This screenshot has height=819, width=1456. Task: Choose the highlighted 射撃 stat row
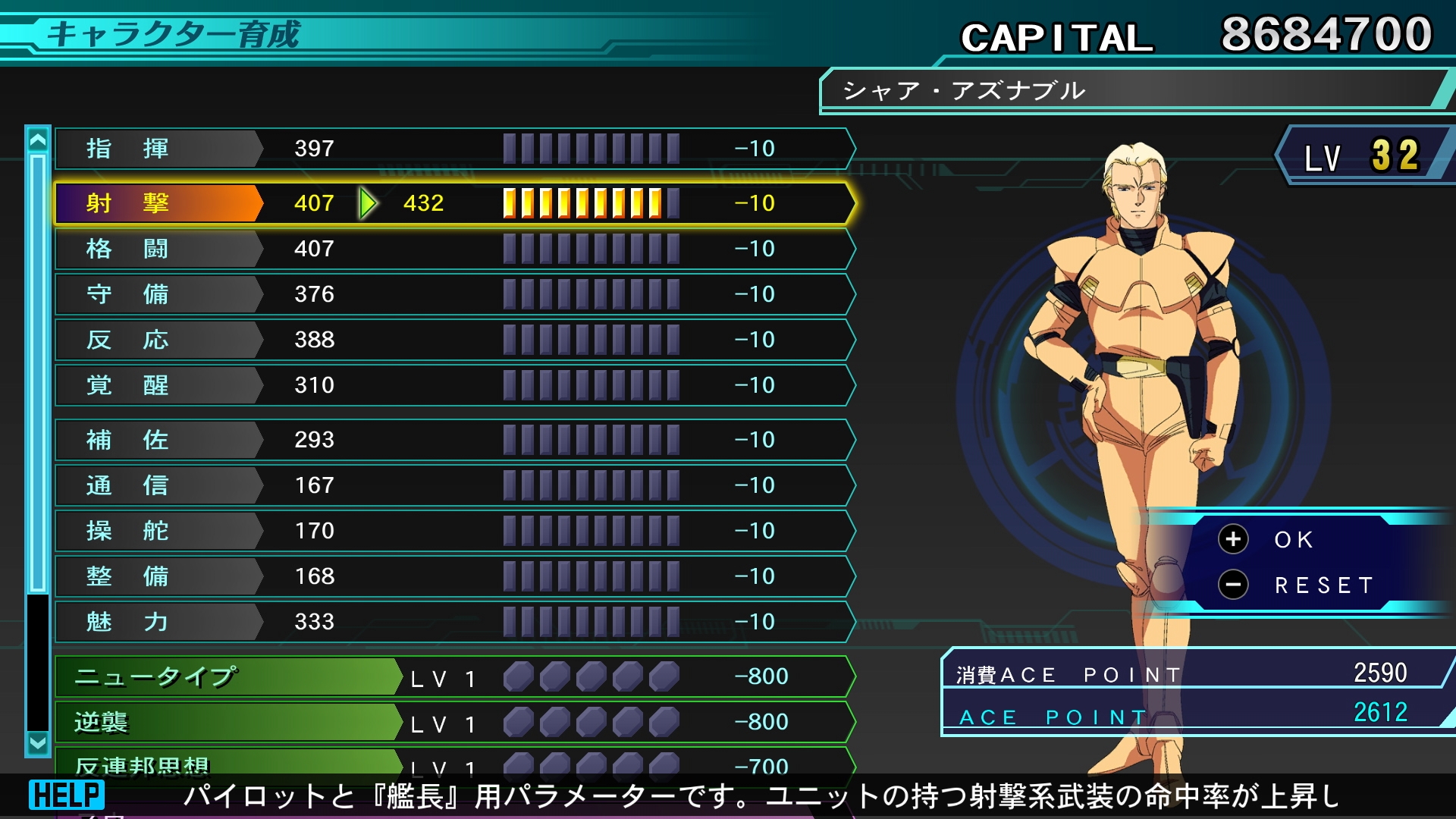455,203
